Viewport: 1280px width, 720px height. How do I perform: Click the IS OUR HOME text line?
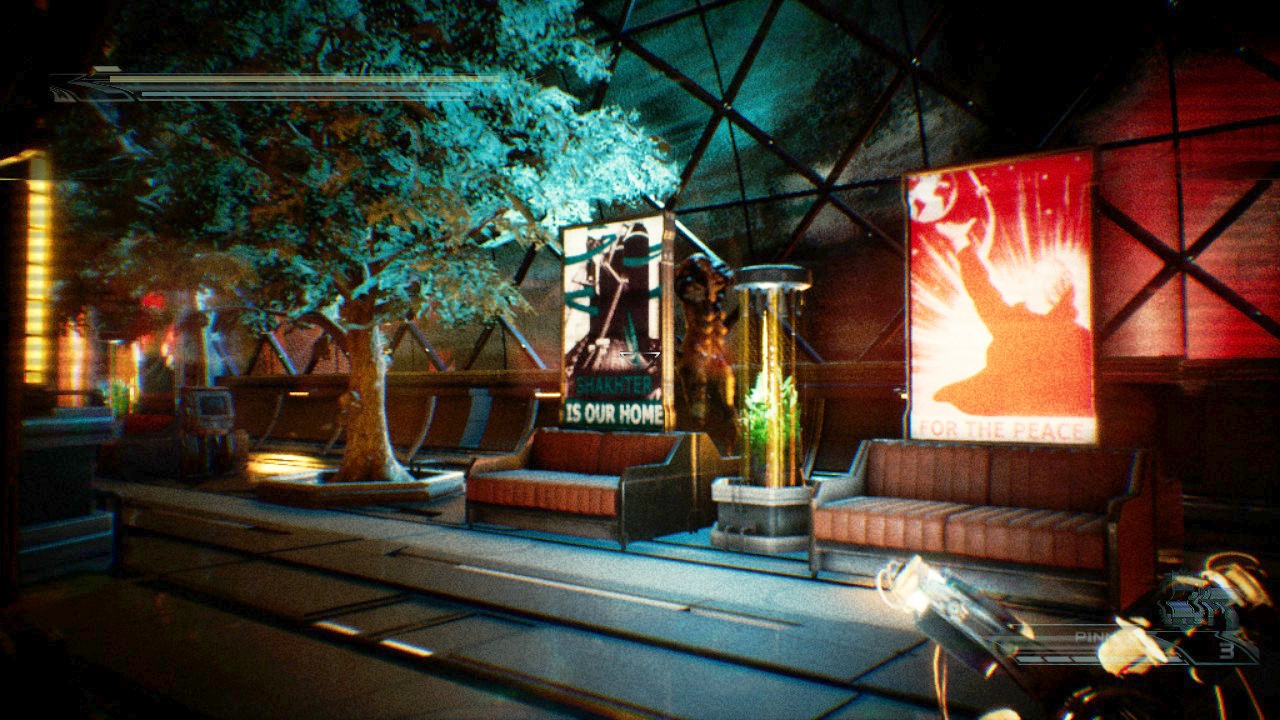tap(612, 410)
